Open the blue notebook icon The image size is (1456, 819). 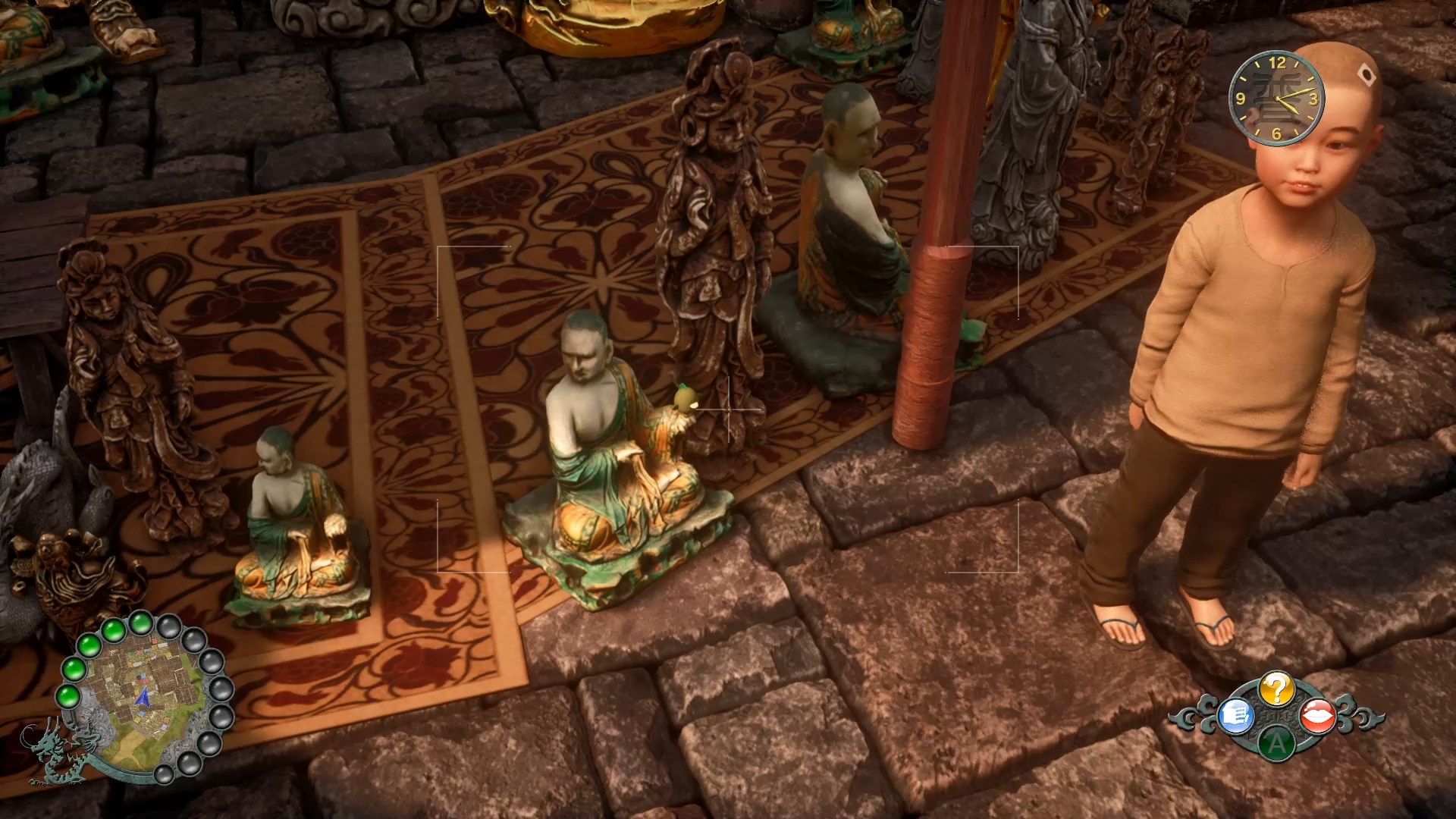(1236, 717)
